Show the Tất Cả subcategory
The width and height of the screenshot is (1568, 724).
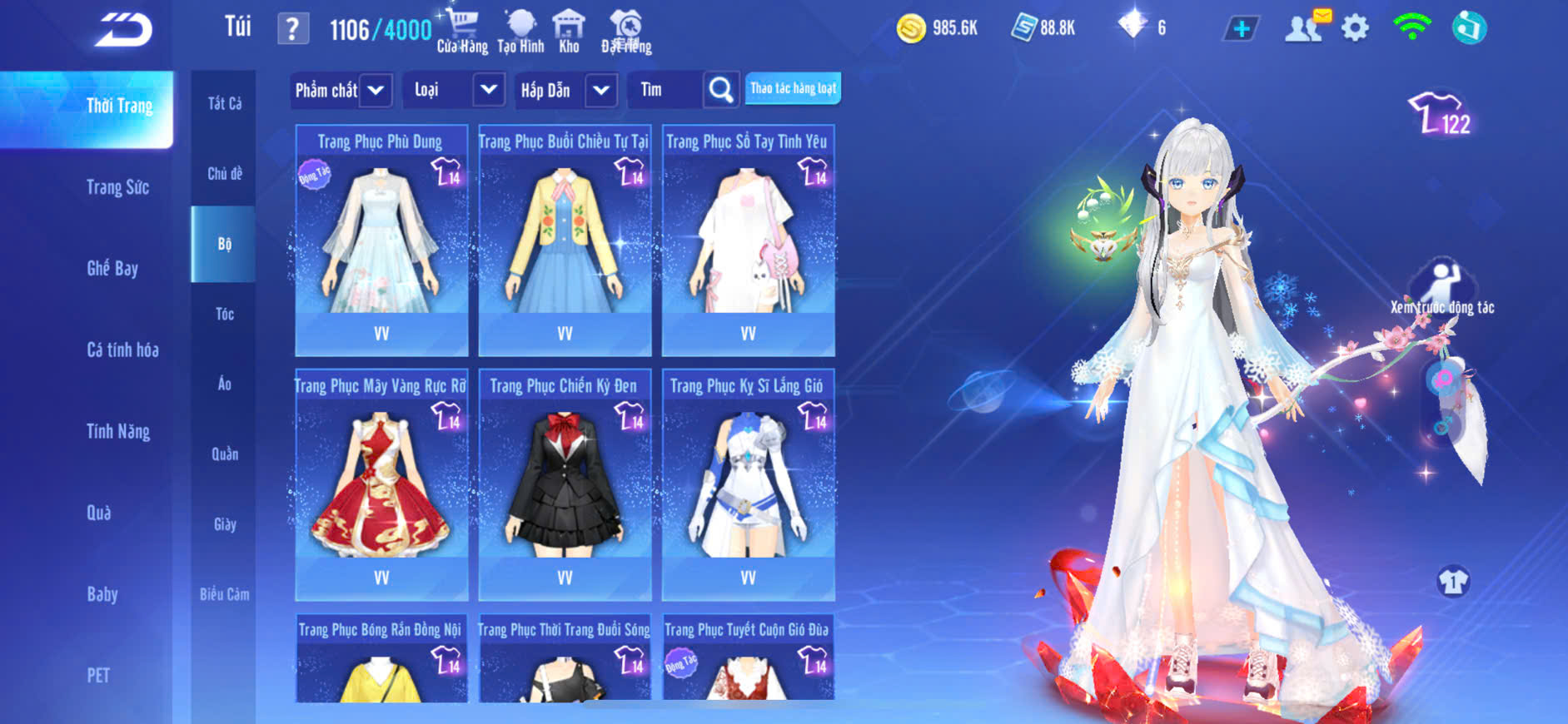pos(224,103)
